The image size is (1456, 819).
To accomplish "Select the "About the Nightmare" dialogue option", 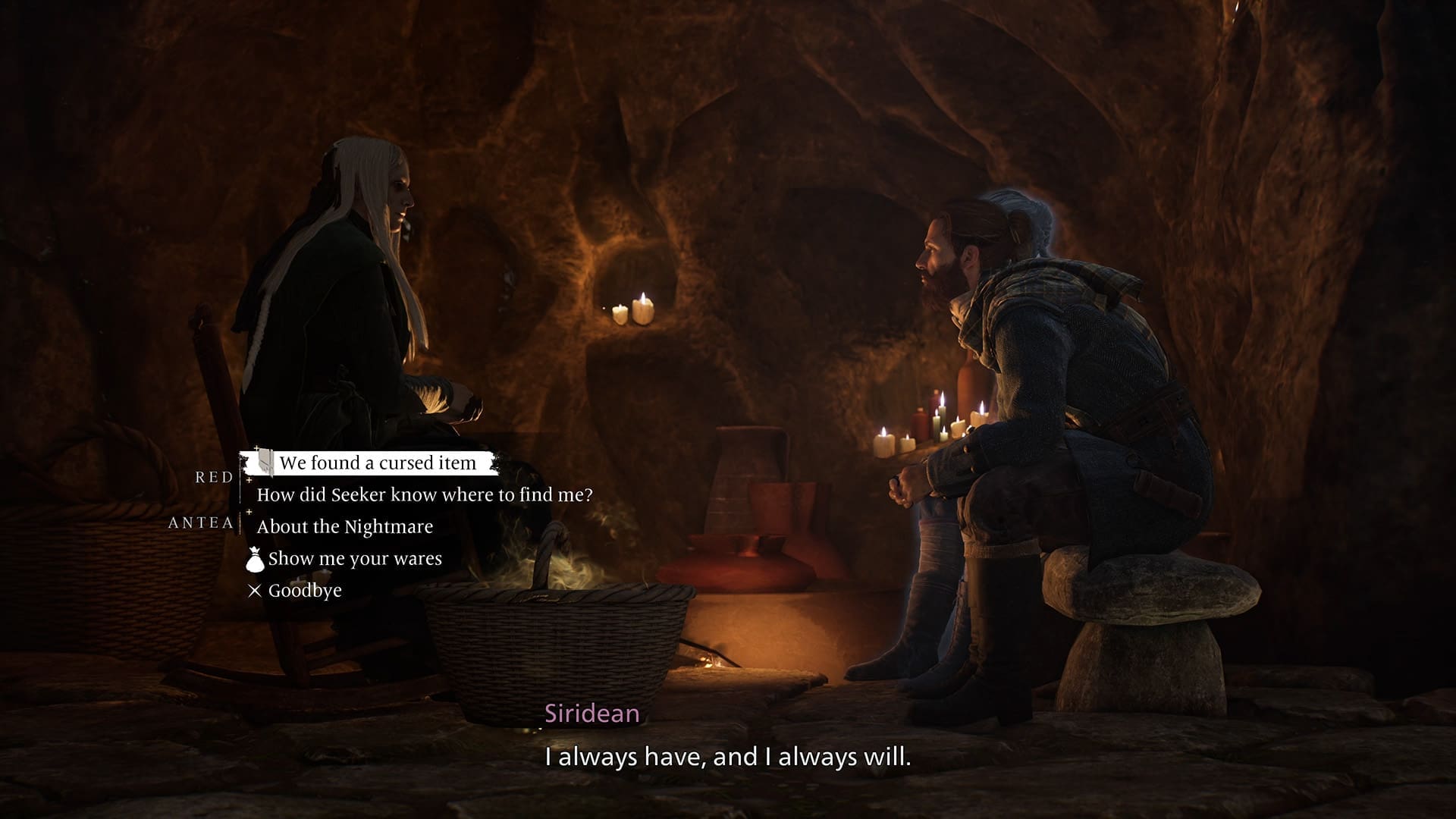I will click(344, 527).
